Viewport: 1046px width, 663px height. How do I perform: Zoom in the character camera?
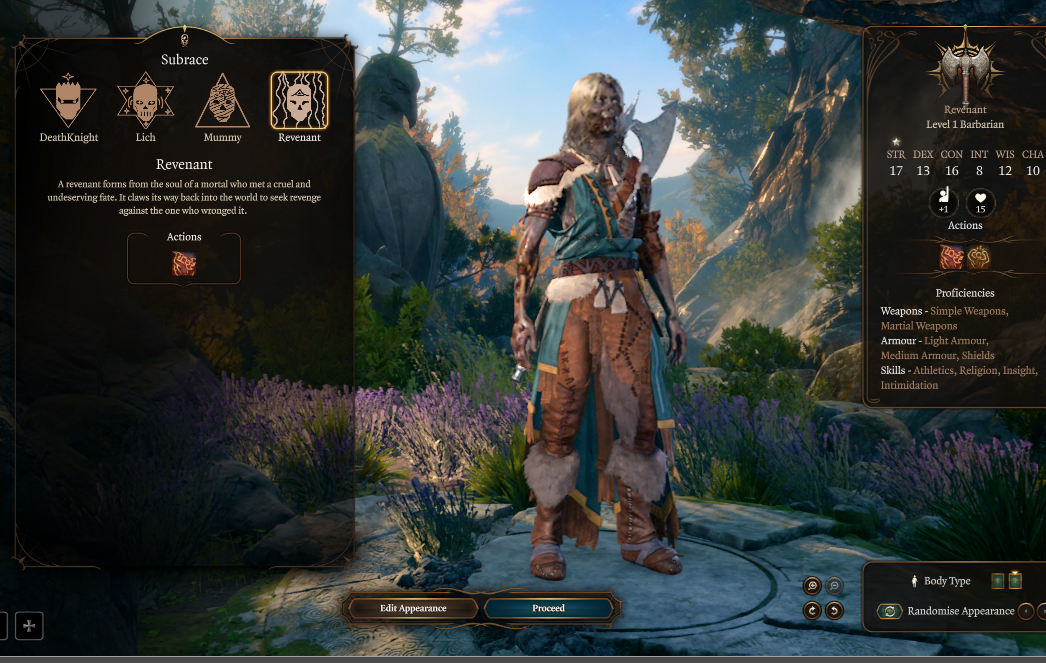click(x=812, y=587)
